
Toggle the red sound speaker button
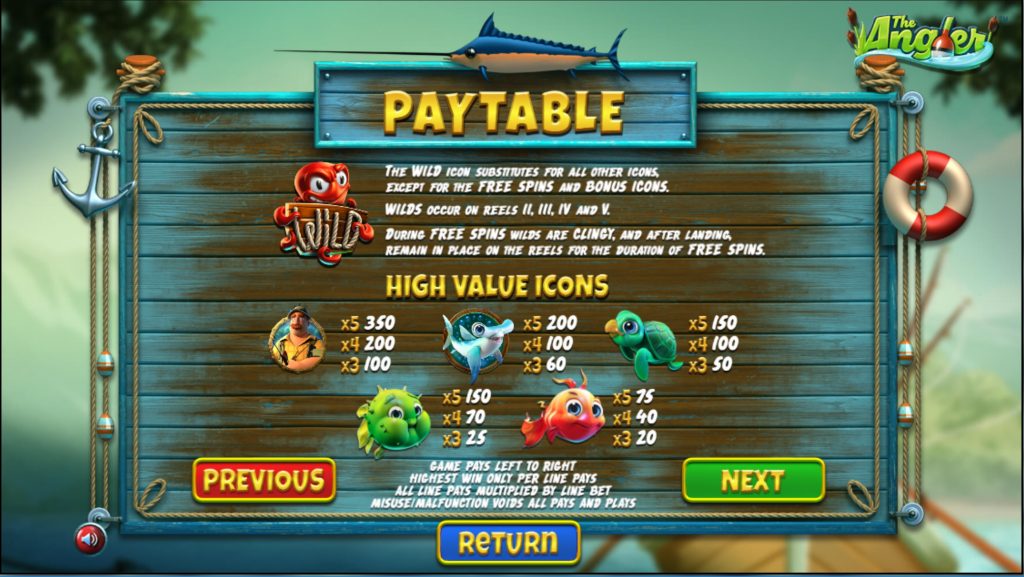[90, 539]
